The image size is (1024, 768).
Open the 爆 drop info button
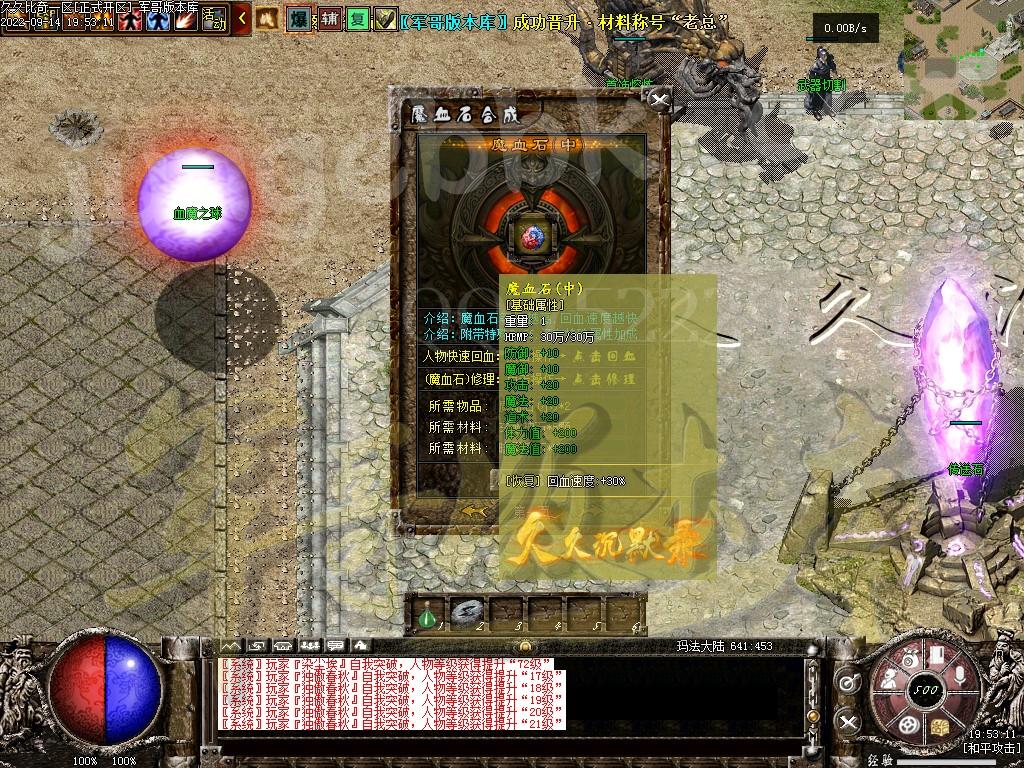[298, 18]
